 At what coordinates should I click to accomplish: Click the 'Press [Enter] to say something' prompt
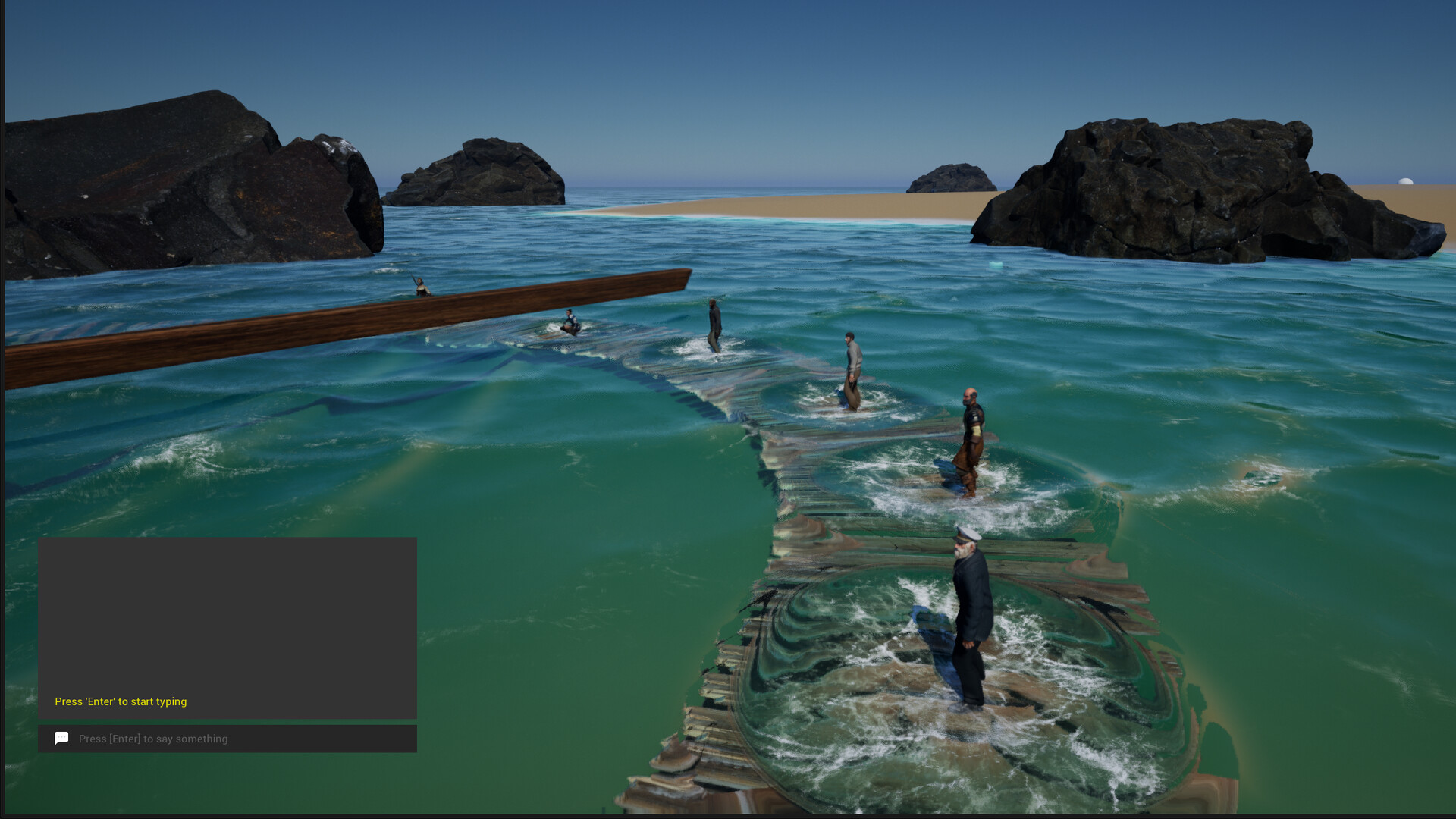[154, 739]
